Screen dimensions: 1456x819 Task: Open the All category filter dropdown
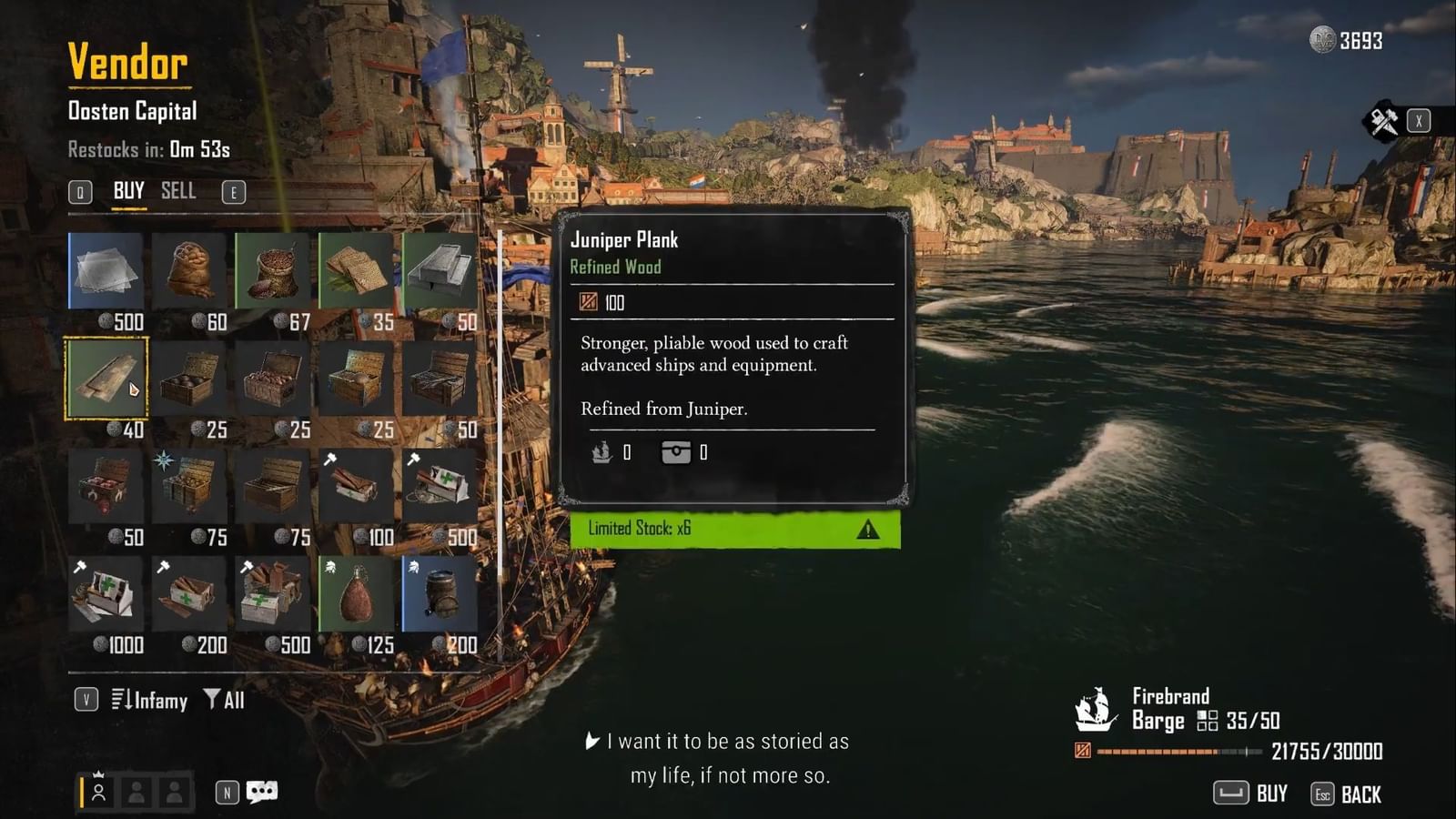(x=228, y=701)
